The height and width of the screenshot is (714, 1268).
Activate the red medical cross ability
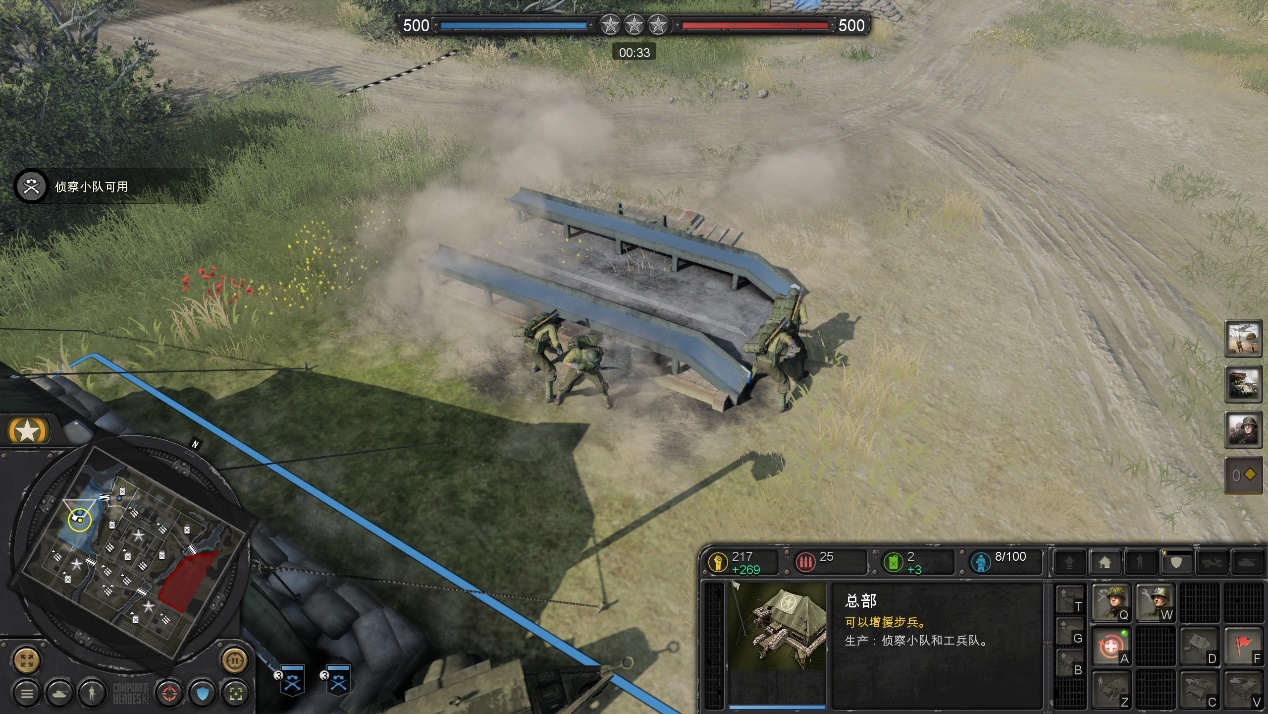1111,646
